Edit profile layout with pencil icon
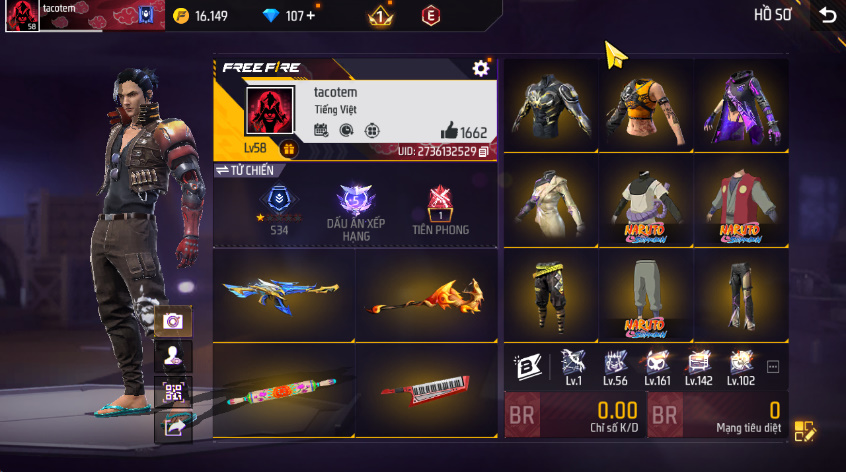Image resolution: width=846 pixels, height=472 pixels. pos(805,431)
